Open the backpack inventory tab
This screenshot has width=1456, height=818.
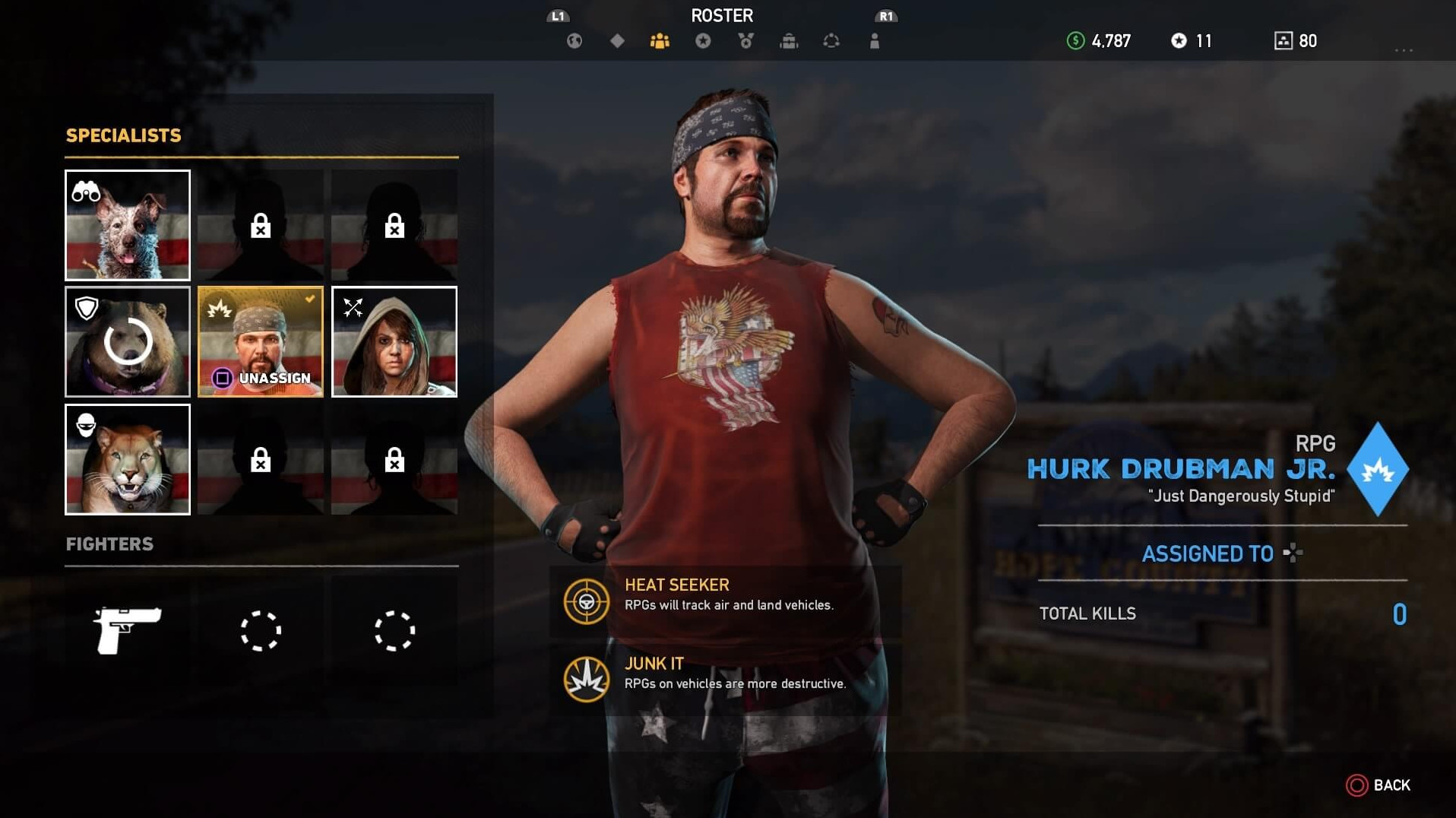(x=789, y=41)
